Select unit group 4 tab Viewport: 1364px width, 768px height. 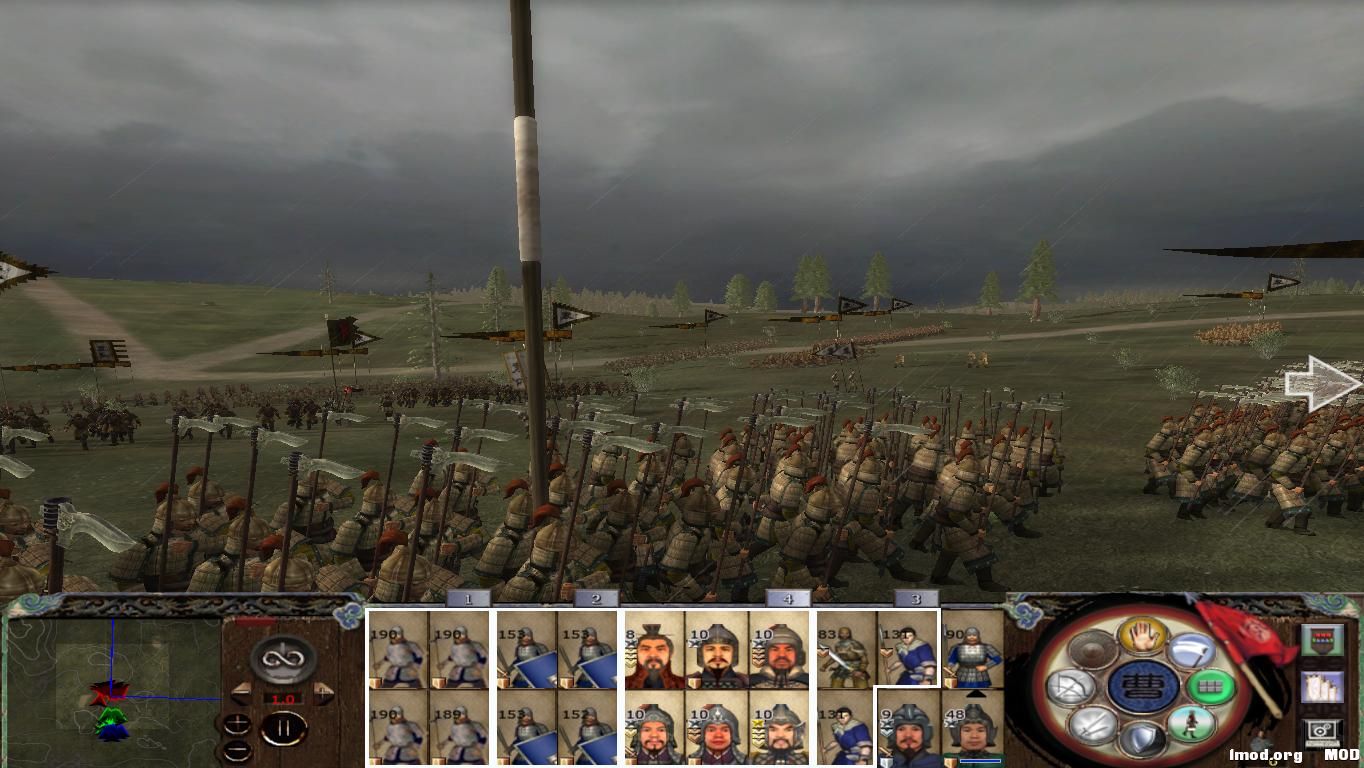[x=787, y=601]
